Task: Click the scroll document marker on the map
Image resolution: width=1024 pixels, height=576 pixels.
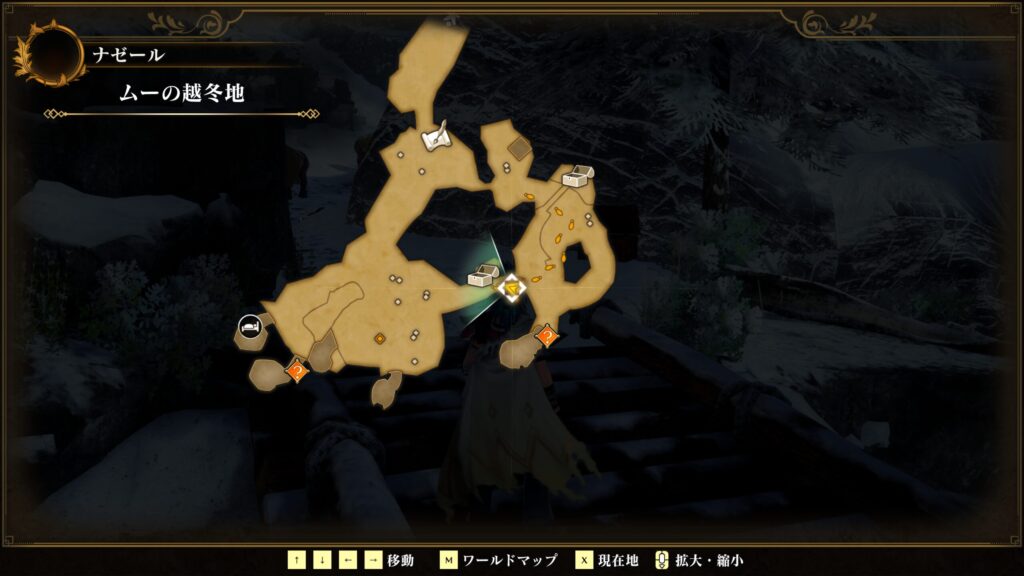Action: [433, 141]
